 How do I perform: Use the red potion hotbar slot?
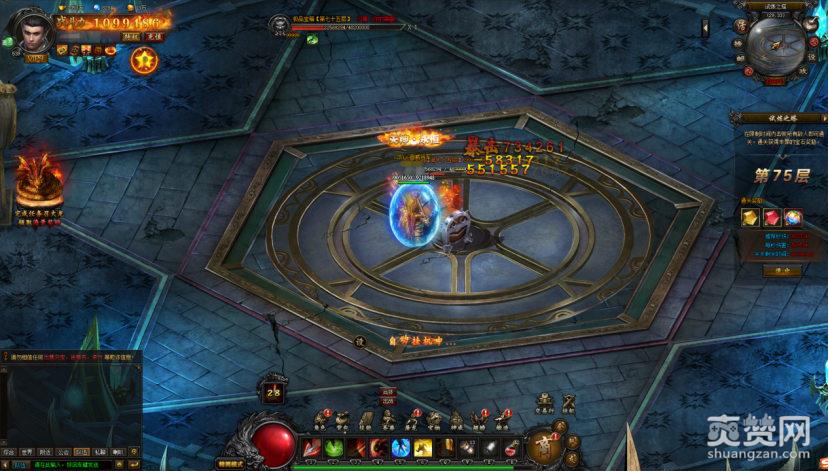[x=511, y=448]
